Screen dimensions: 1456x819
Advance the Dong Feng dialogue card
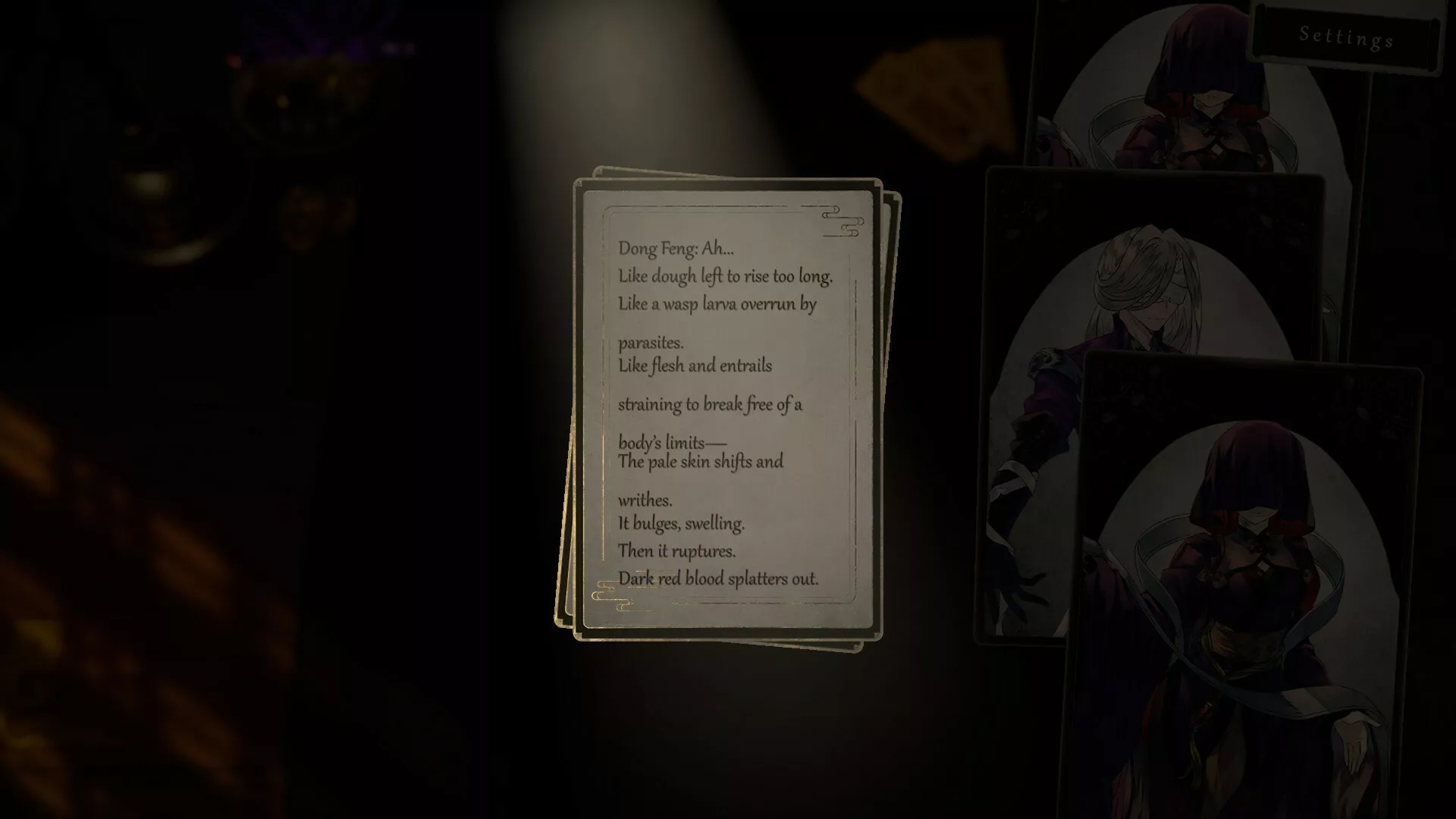click(727, 409)
